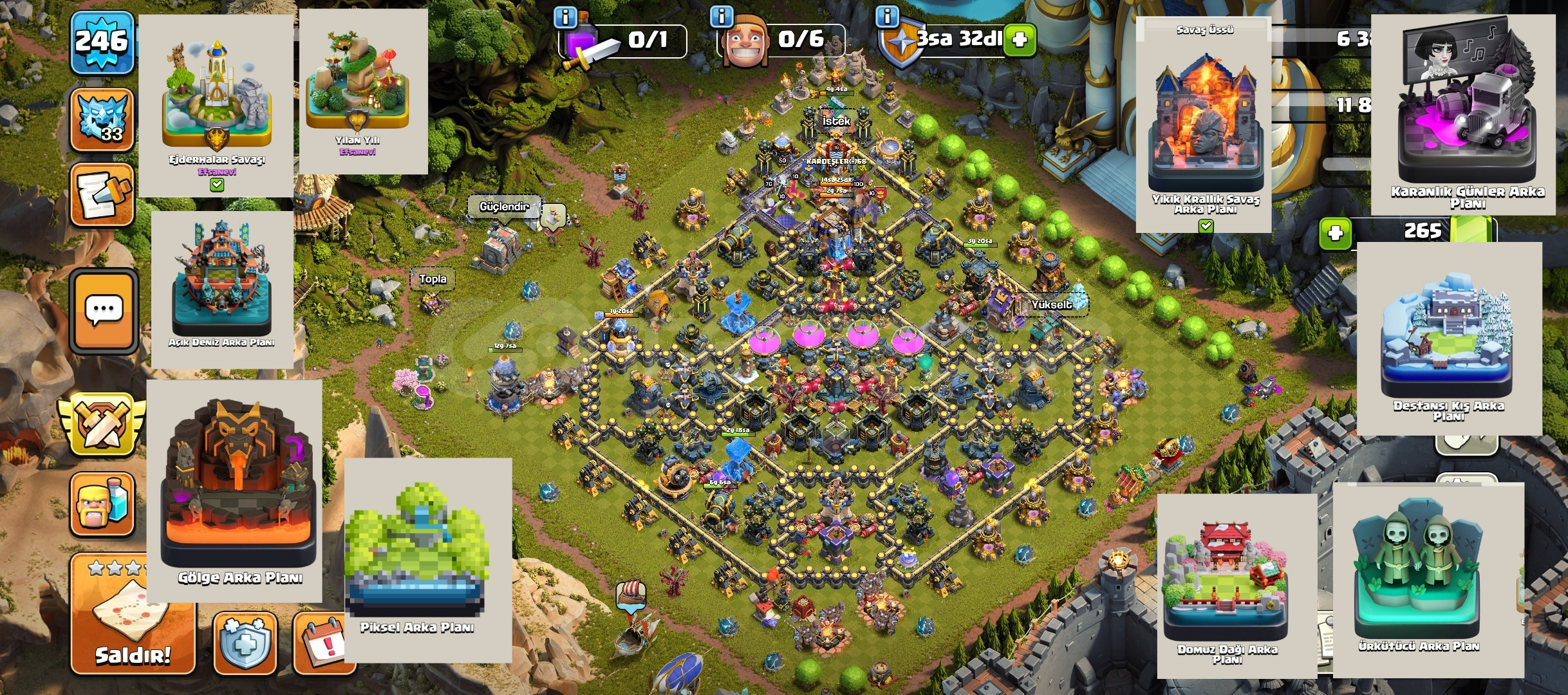
Task: Pick the Destansı Kış Arka Planı thumbnail
Action: [1449, 338]
